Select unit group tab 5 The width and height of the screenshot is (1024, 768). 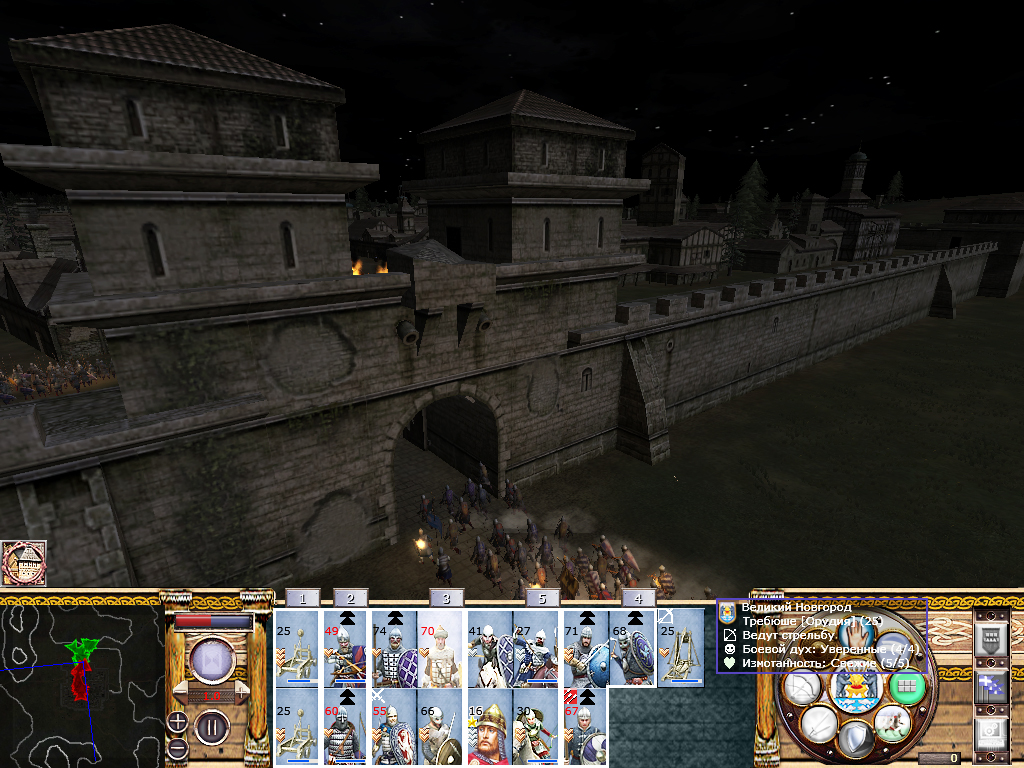(543, 597)
